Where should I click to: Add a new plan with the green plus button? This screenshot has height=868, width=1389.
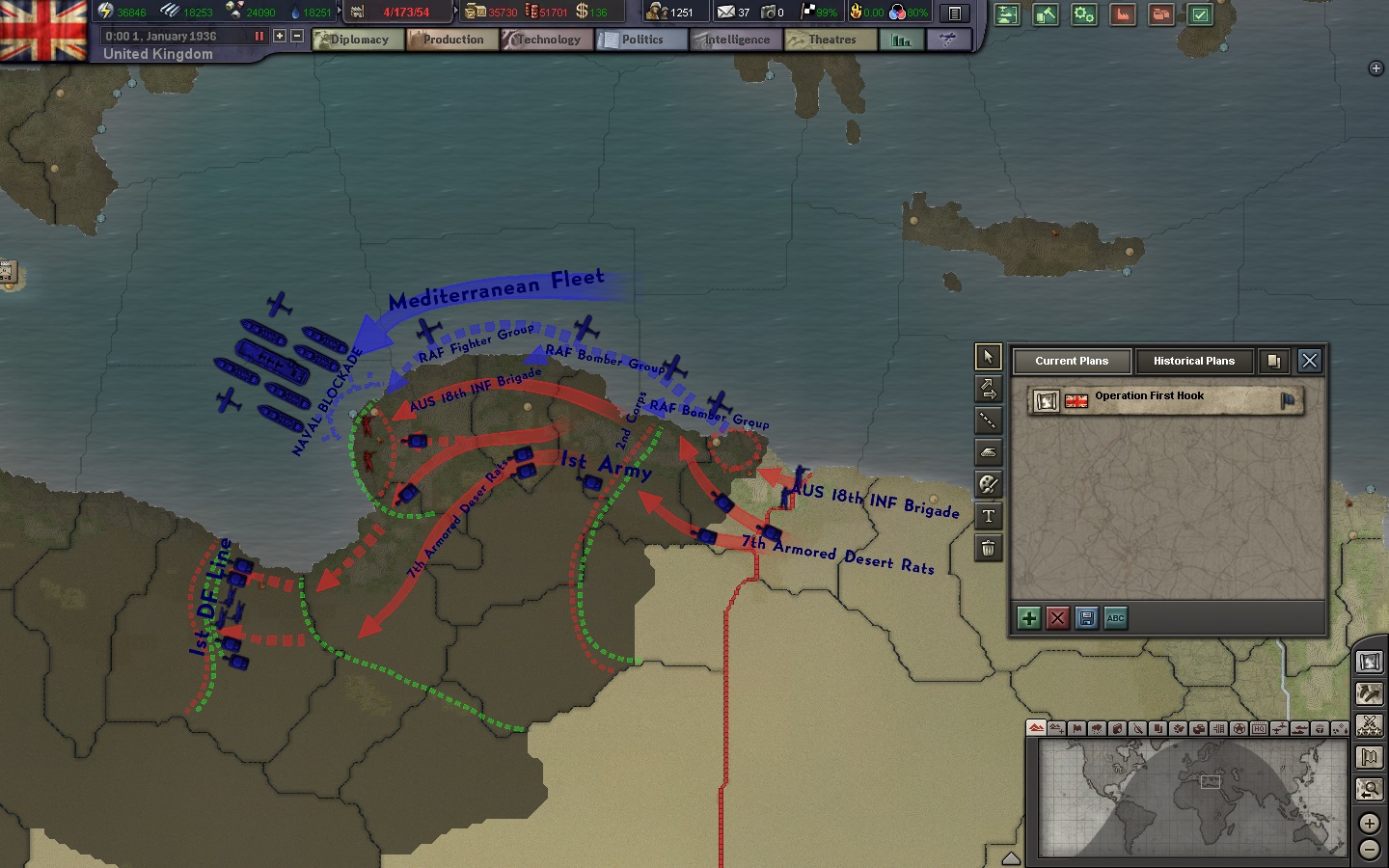pos(1028,618)
